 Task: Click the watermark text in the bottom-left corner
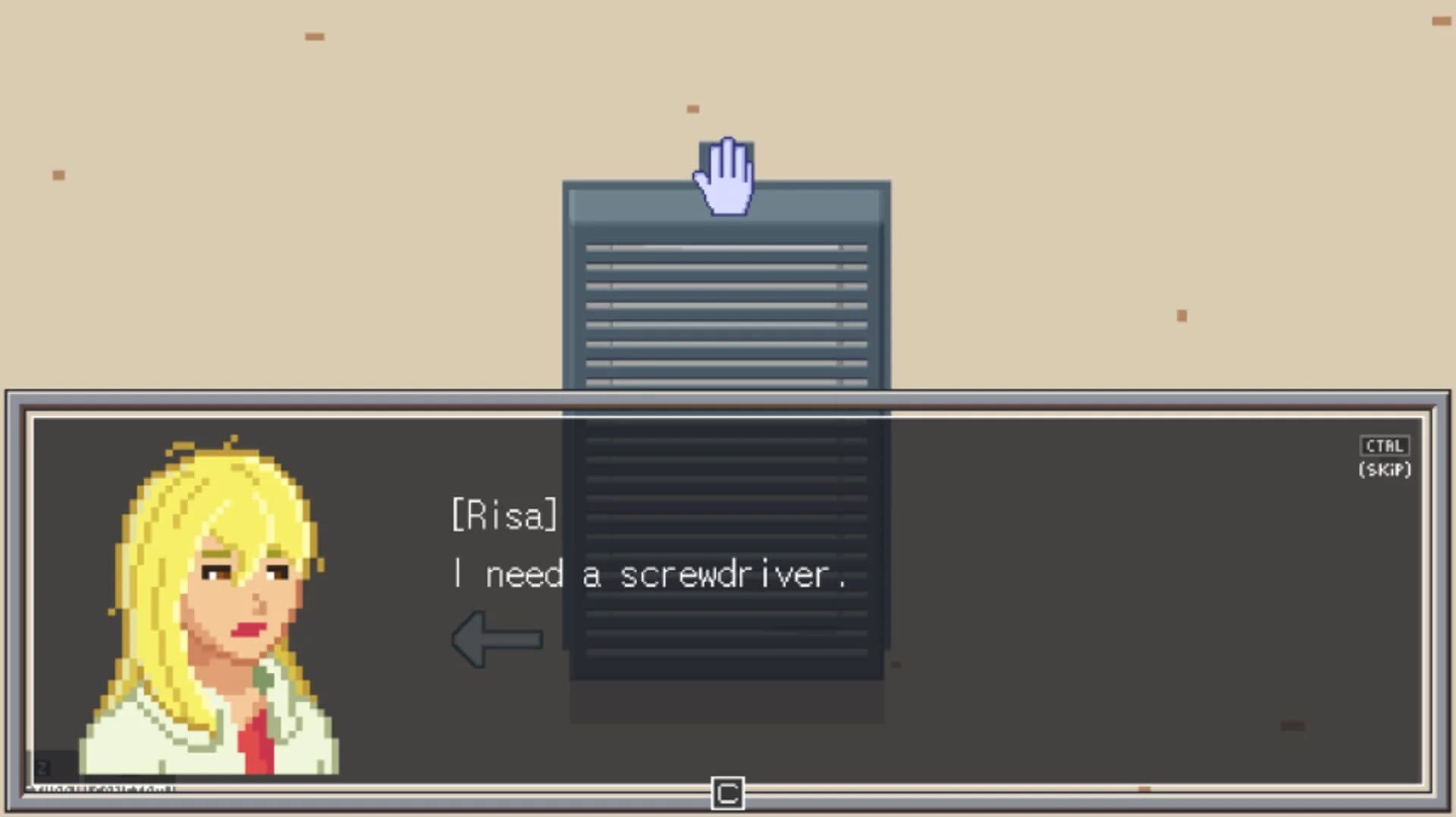tap(106, 788)
